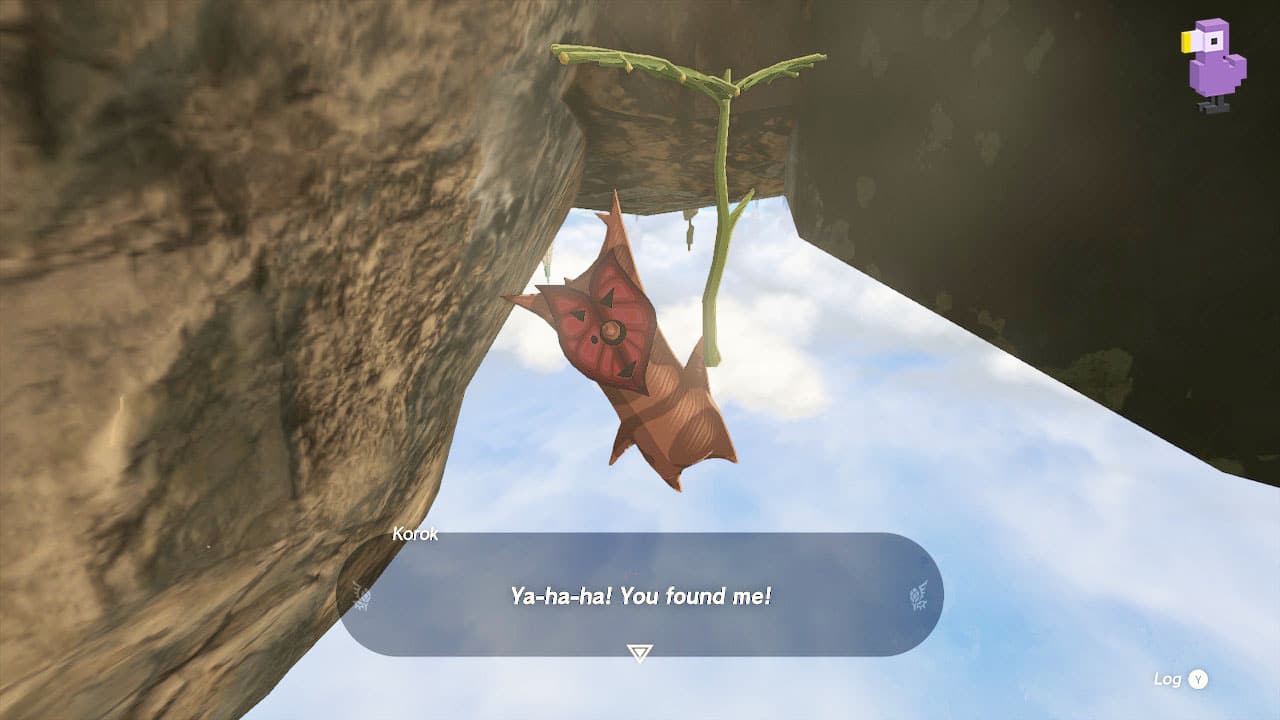
Task: Click the right Sheikah emblem on dialogue box
Action: 917,597
